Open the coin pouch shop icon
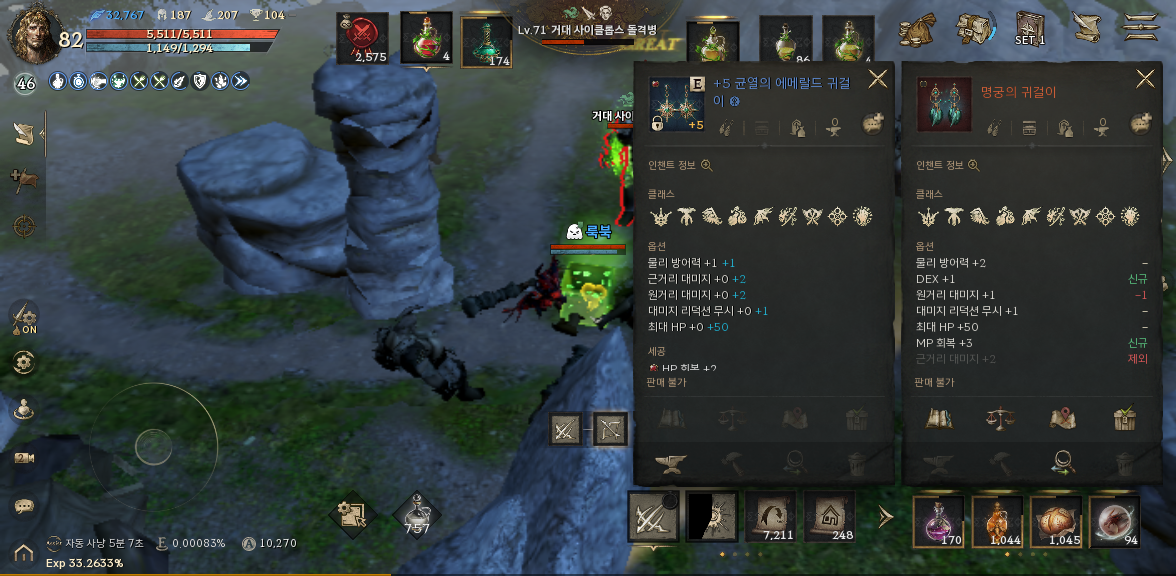 click(x=916, y=29)
